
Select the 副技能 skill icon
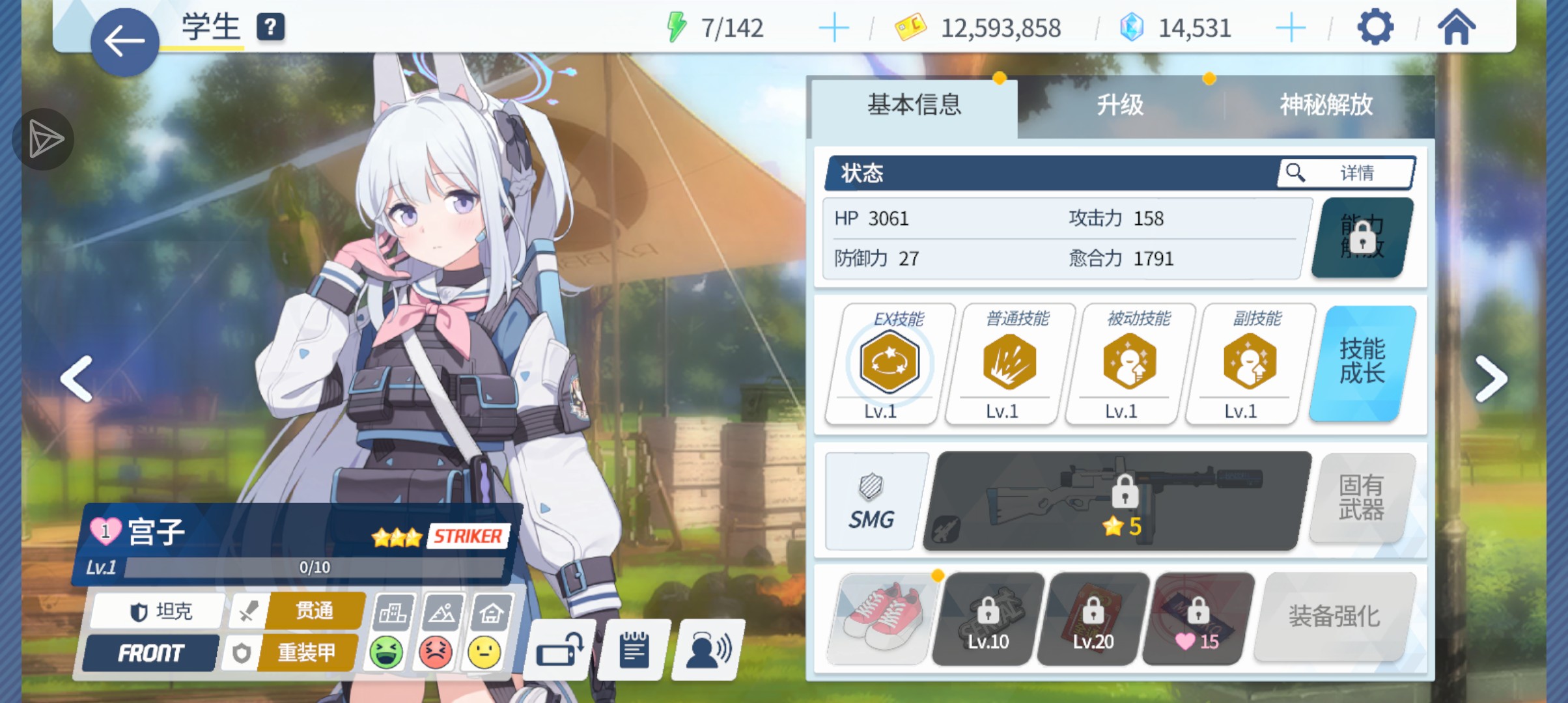point(1249,363)
